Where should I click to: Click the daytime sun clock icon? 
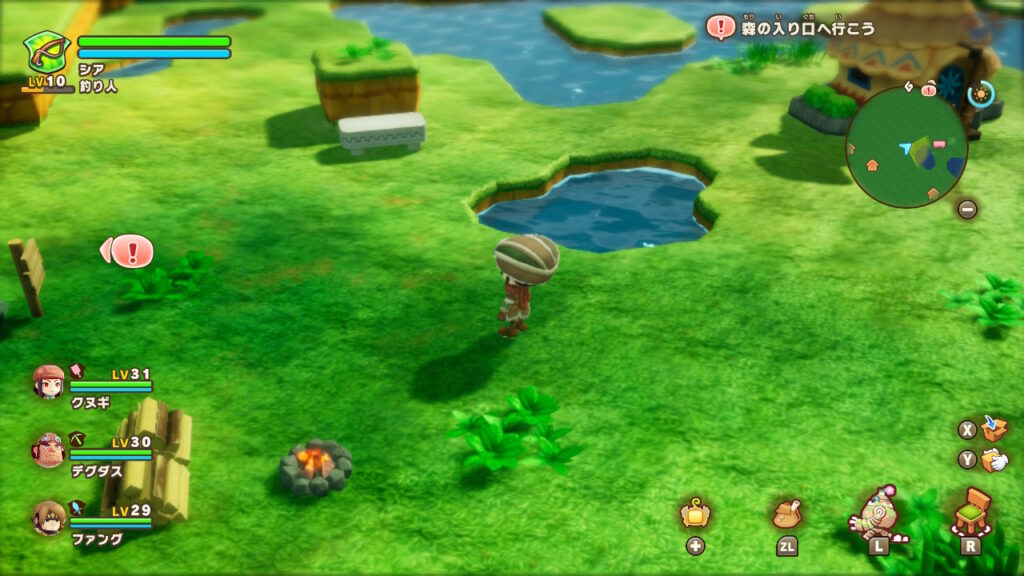(x=981, y=93)
